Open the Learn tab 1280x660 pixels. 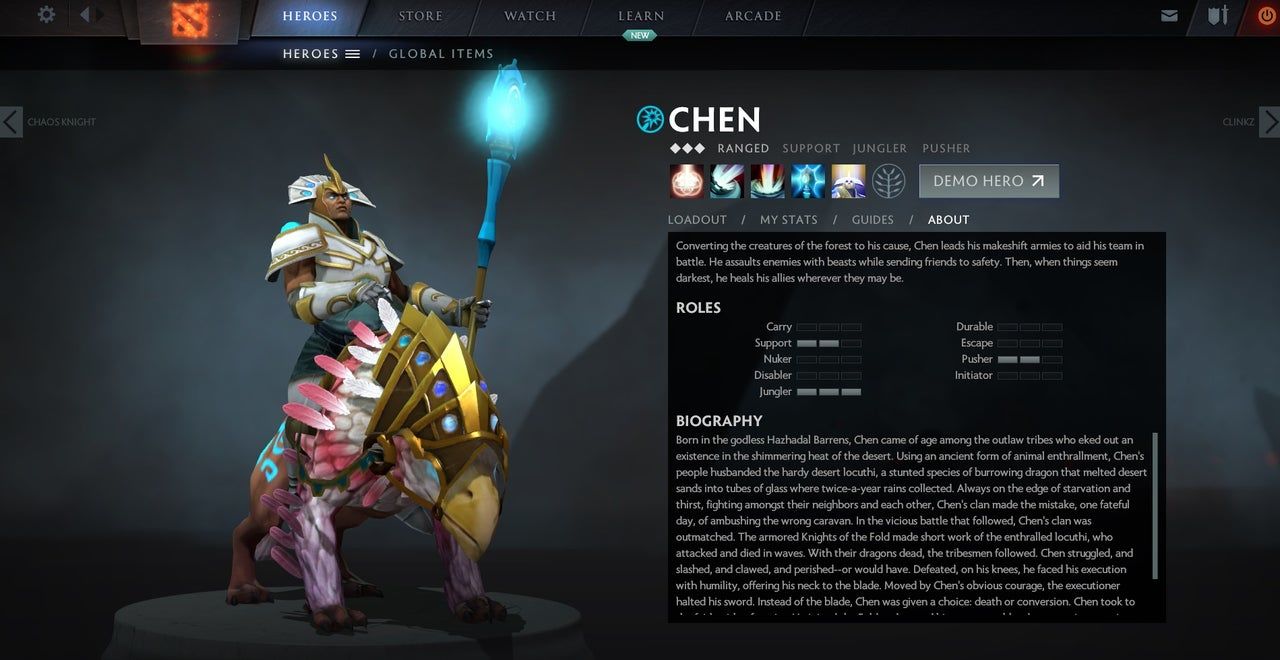click(641, 16)
